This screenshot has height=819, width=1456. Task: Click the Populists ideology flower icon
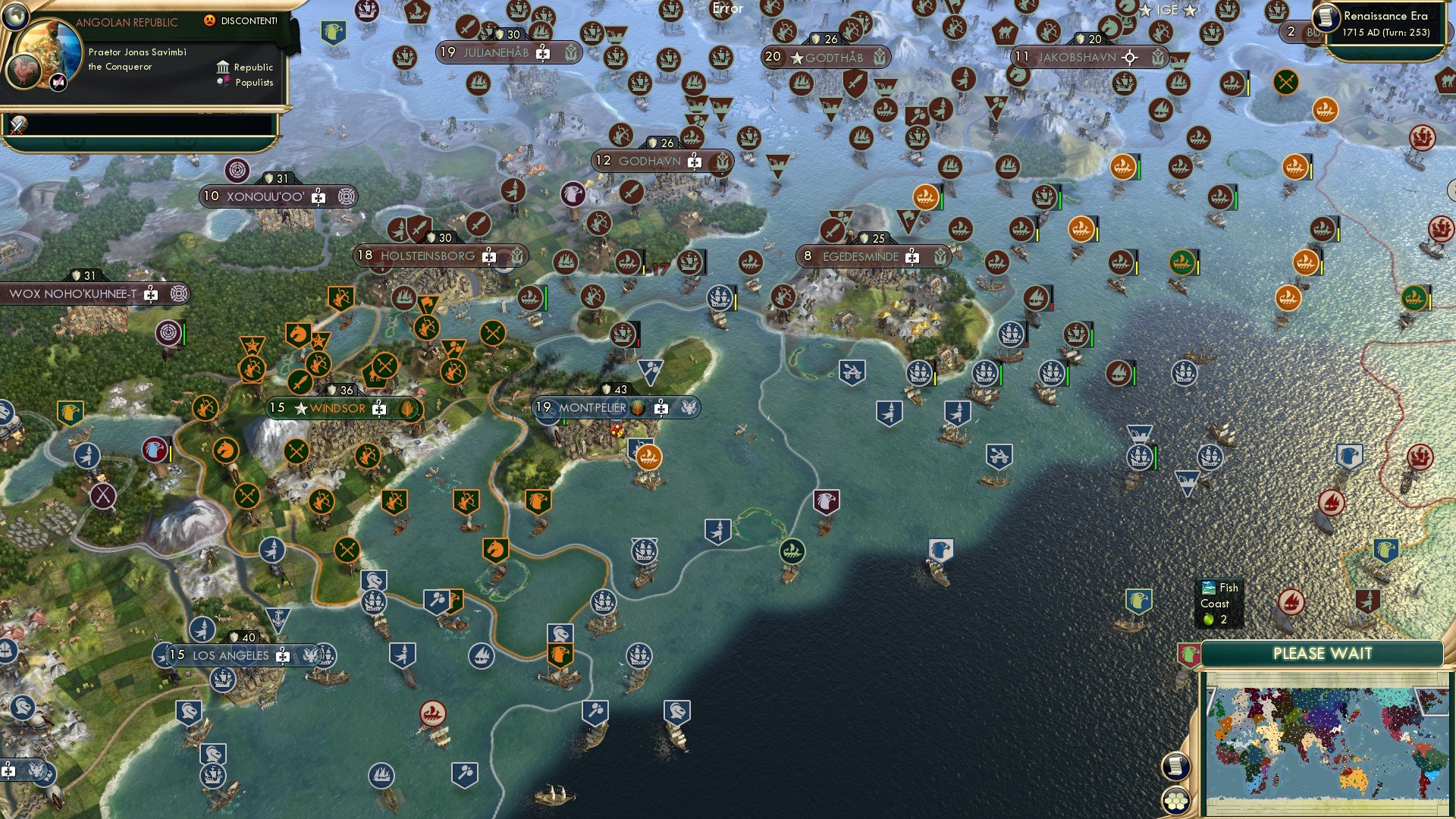coord(221,82)
